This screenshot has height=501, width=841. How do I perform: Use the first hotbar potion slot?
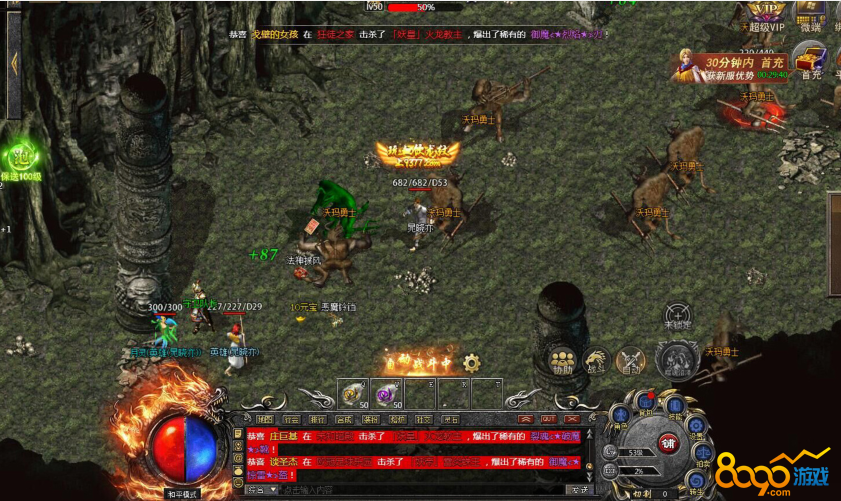(x=352, y=392)
